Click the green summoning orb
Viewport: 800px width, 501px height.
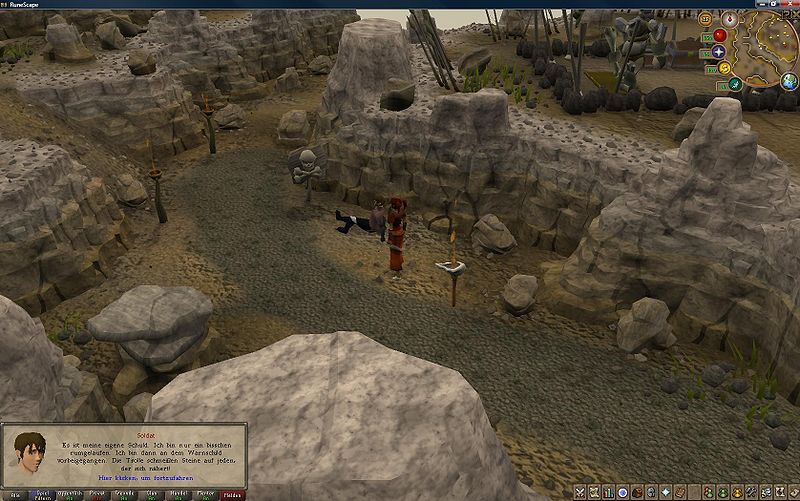point(733,85)
